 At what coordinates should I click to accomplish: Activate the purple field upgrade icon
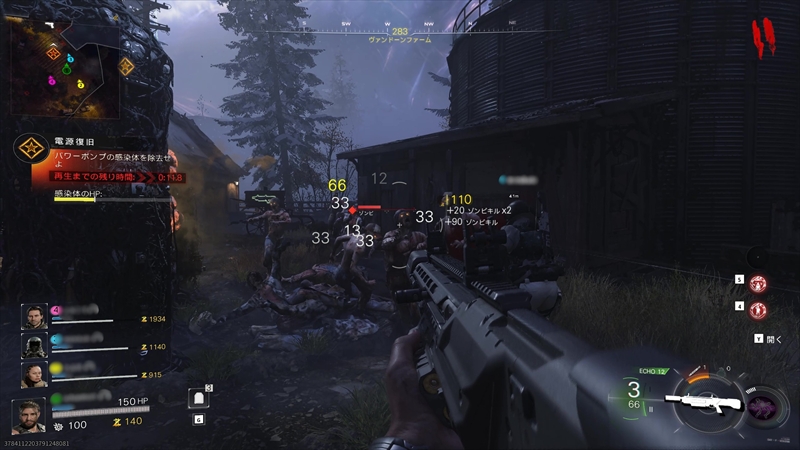768,406
